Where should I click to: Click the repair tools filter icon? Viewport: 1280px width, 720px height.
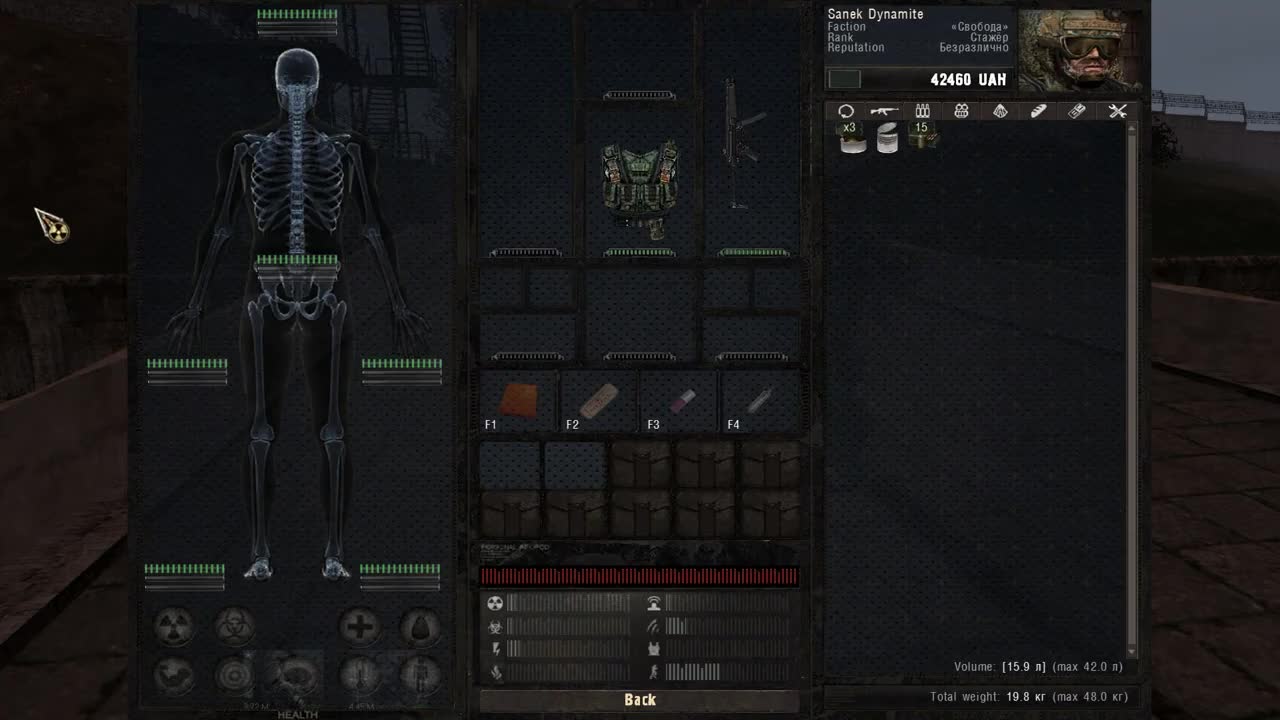[x=1117, y=111]
